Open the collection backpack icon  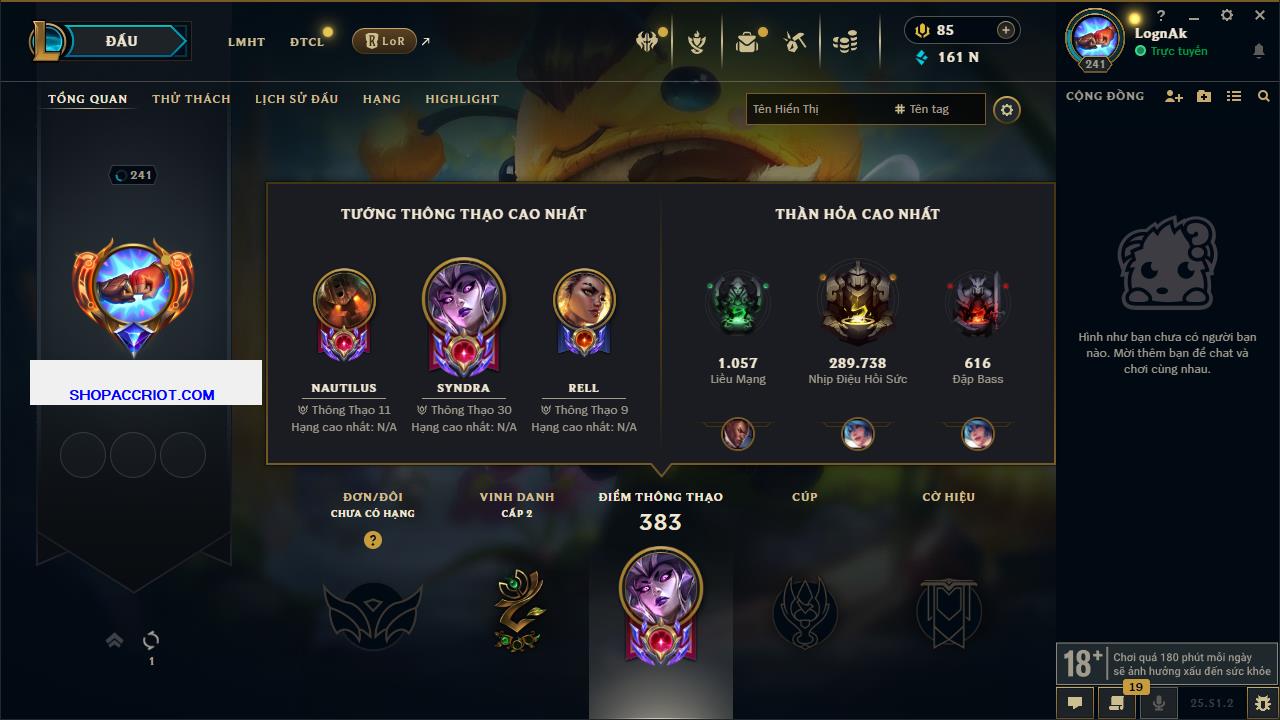[746, 42]
